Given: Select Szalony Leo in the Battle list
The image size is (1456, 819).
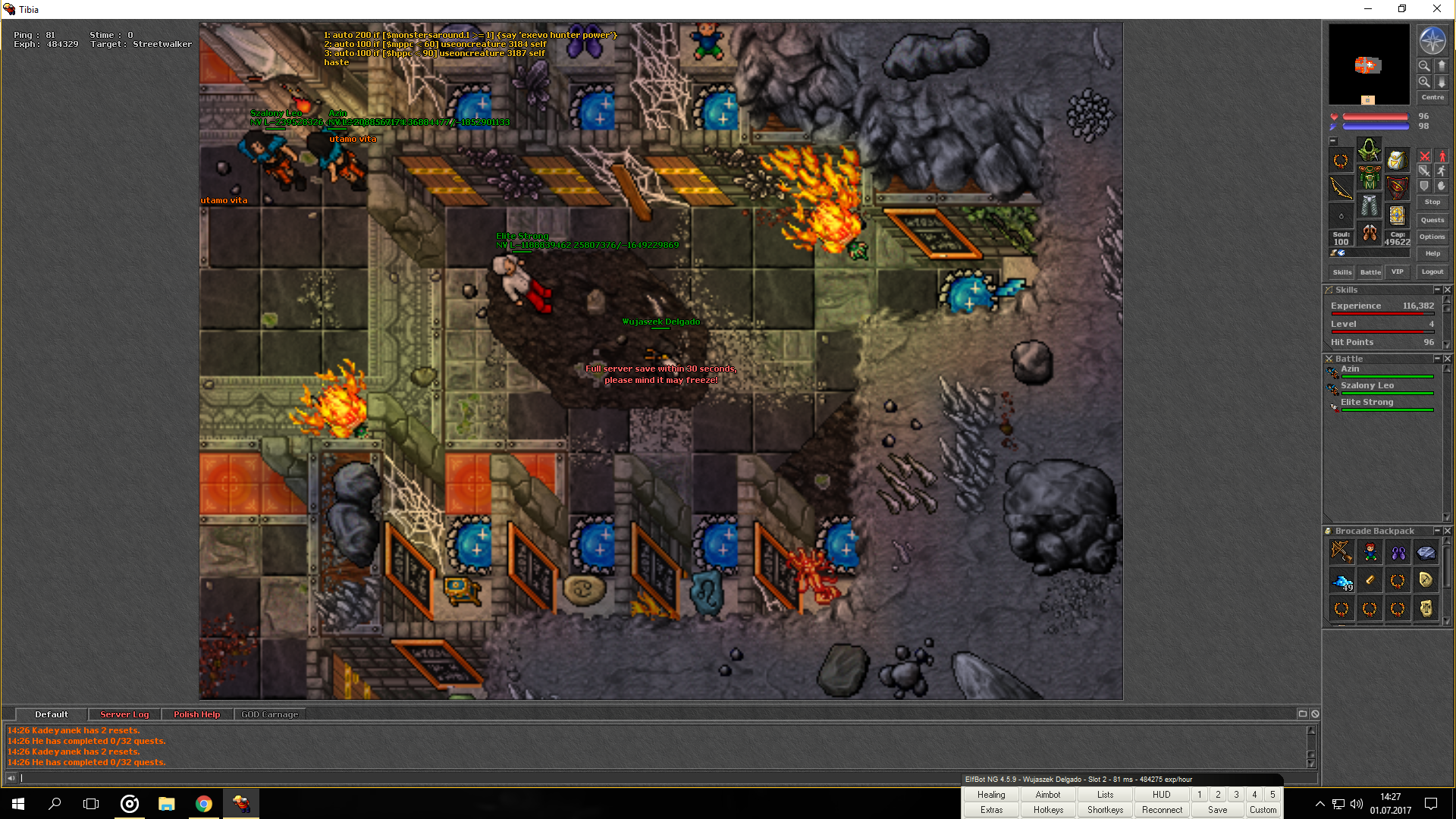Looking at the screenshot, I should coord(1367,385).
